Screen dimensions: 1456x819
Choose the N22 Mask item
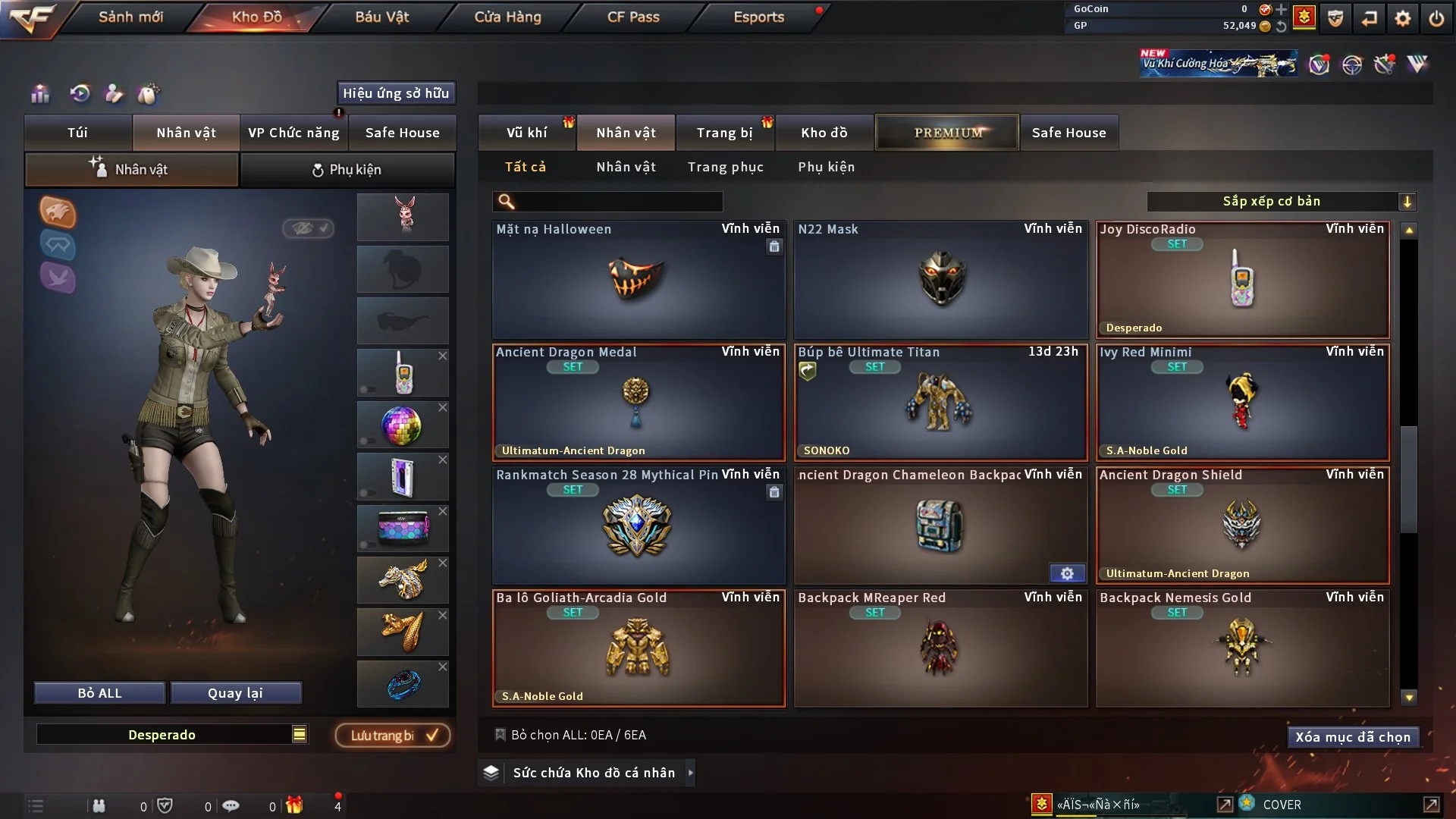(940, 280)
